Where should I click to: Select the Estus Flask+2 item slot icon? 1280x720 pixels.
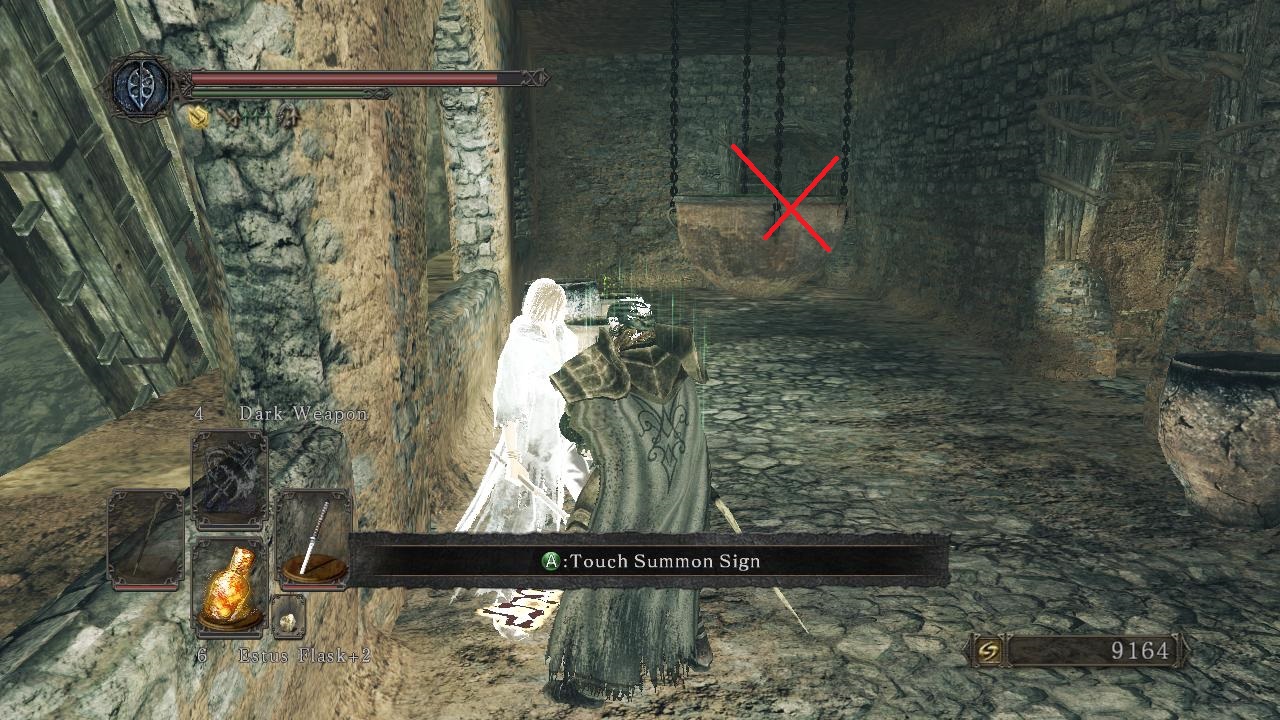tap(231, 586)
